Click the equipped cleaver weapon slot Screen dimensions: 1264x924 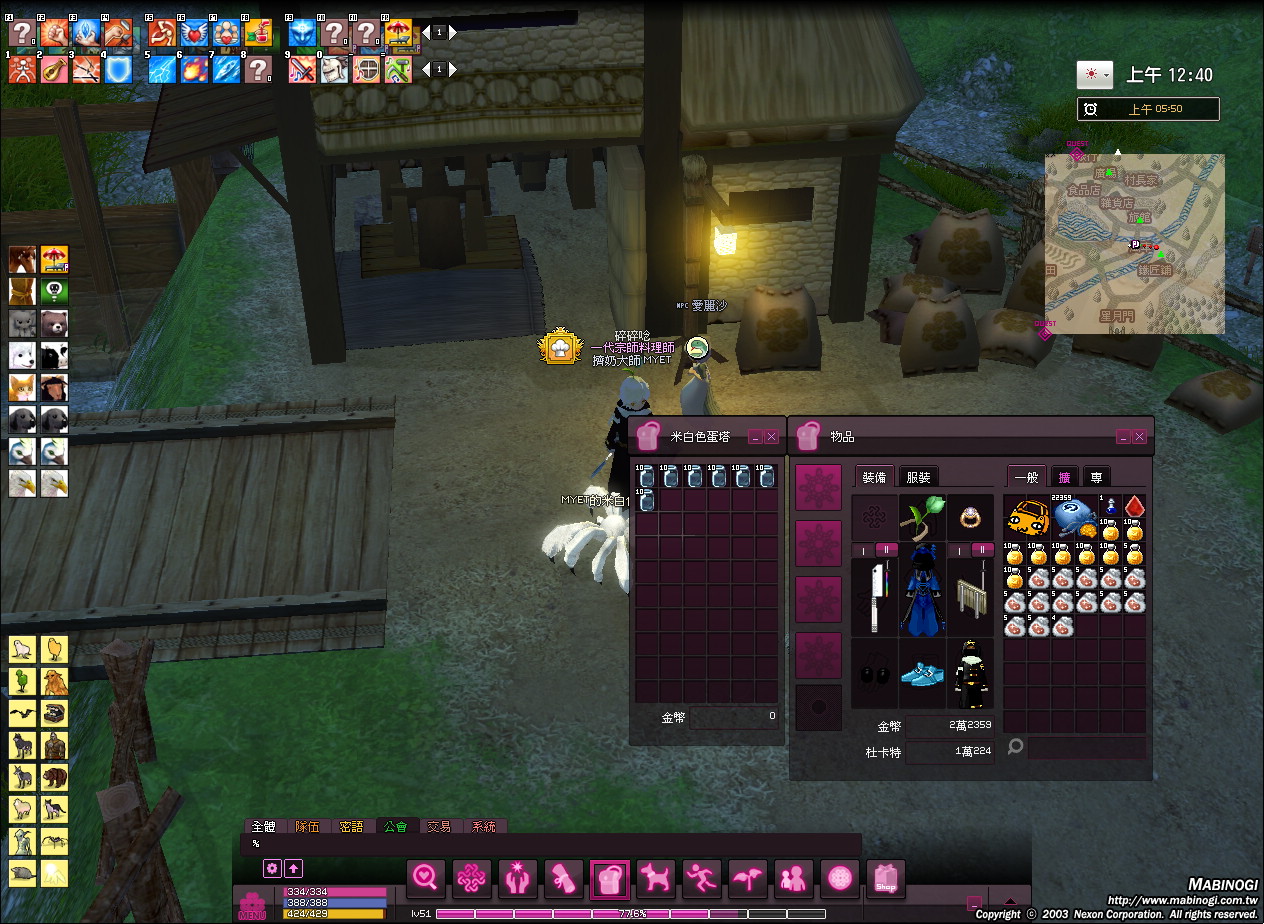point(875,596)
